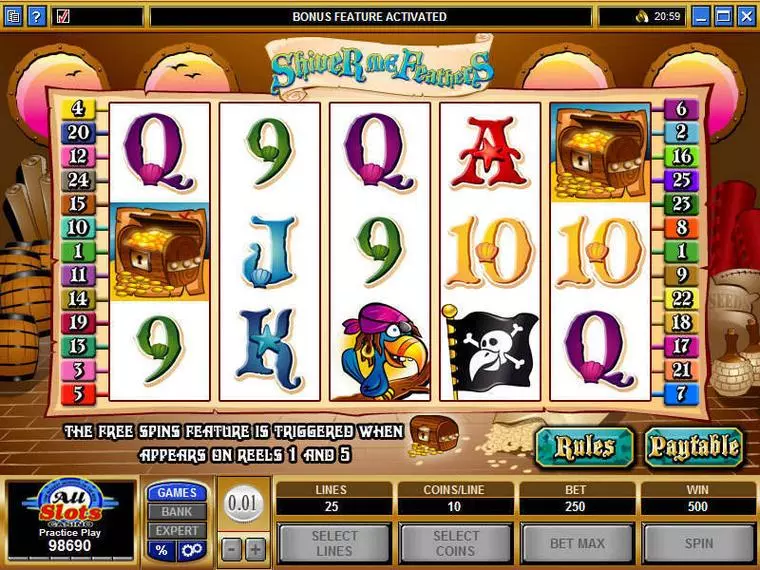This screenshot has width=760, height=570.
Task: Open the question mark help button
Action: 36,16
